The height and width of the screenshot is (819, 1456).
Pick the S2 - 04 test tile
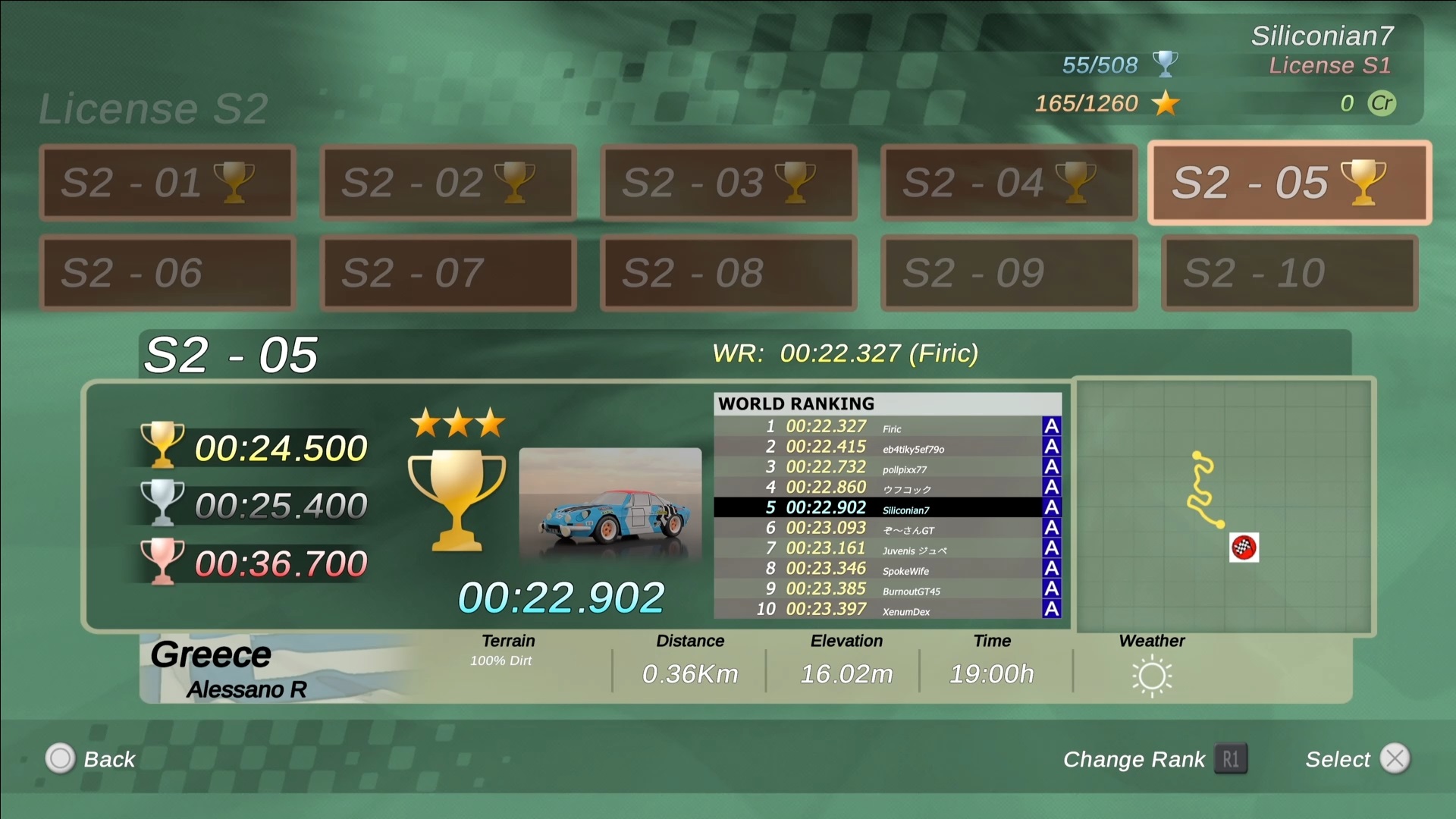click(1009, 183)
